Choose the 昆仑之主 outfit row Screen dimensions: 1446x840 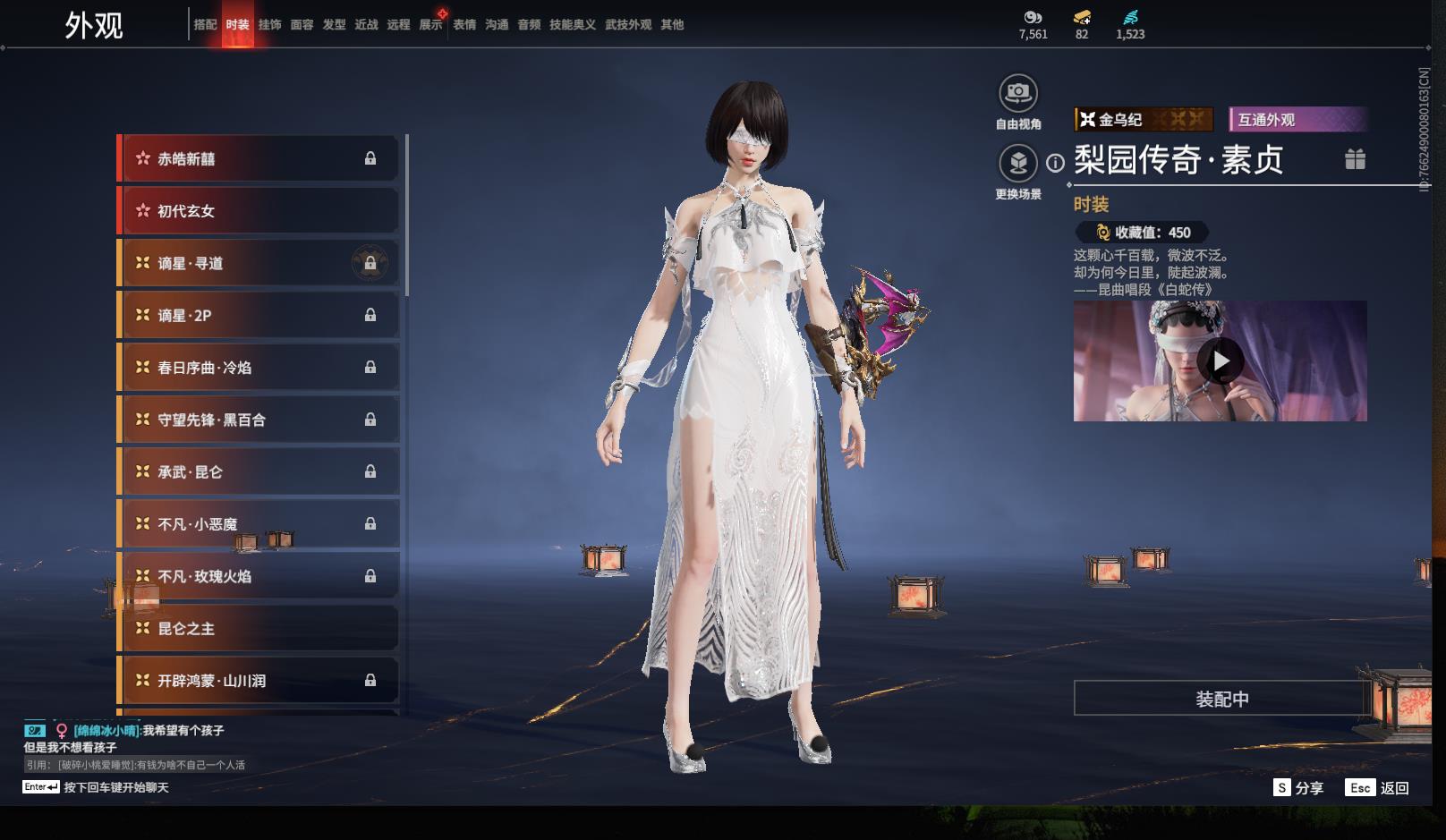click(258, 629)
